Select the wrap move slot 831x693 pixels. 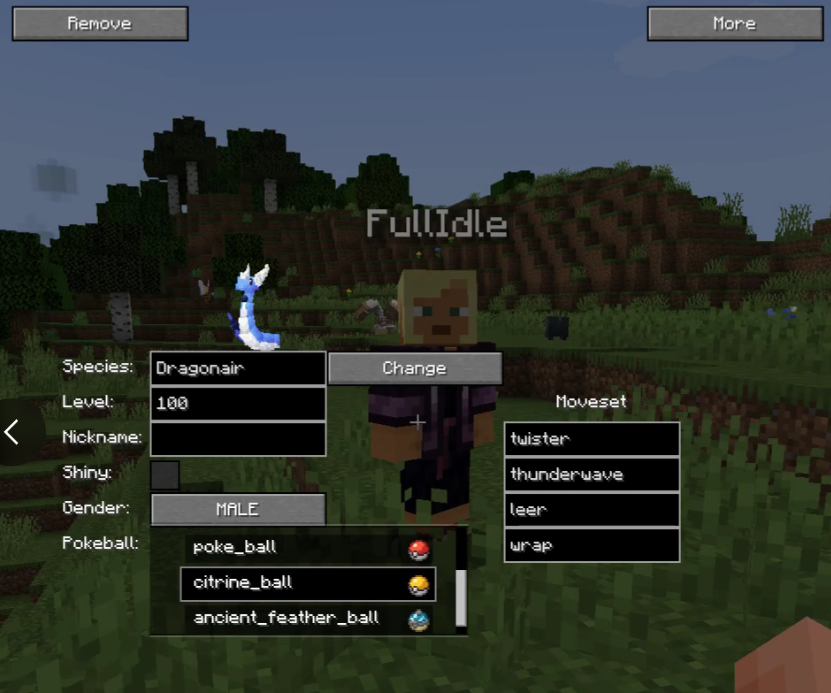[592, 545]
